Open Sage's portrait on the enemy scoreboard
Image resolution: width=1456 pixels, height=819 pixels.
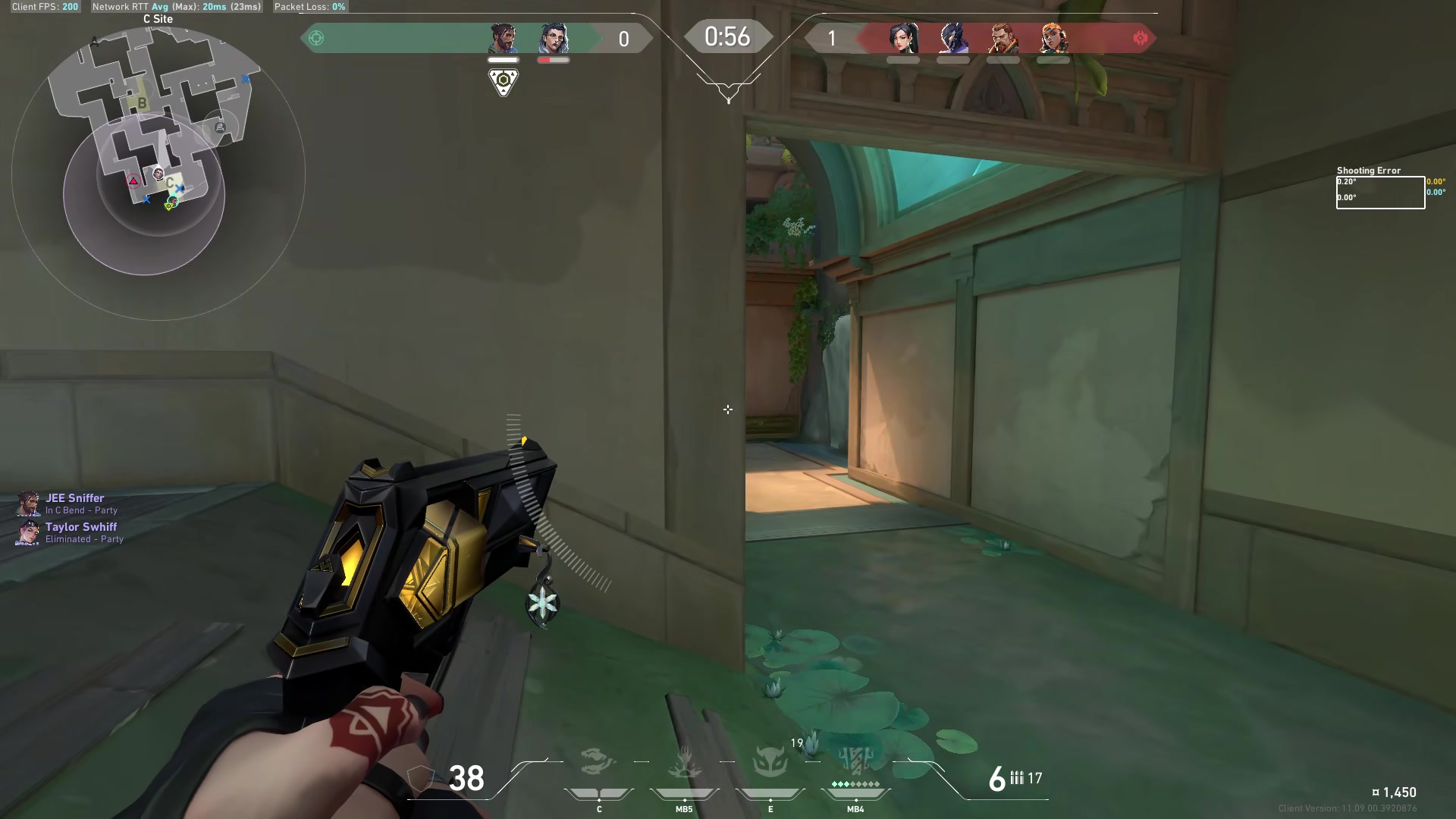pyautogui.click(x=902, y=38)
